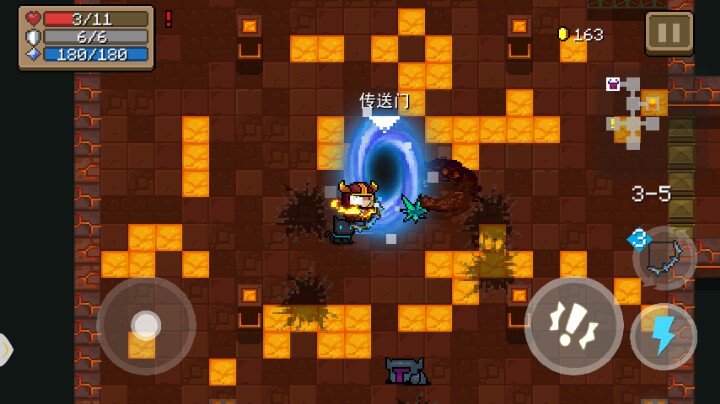Tap the attack button
This screenshot has width=720, height=404.
573,327
